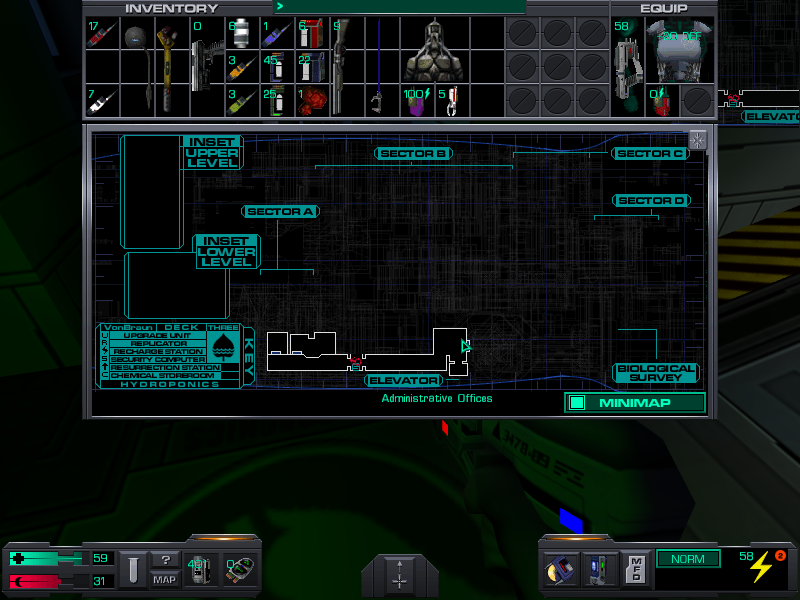
Task: Click the equipped weapon slot
Action: tap(627, 65)
